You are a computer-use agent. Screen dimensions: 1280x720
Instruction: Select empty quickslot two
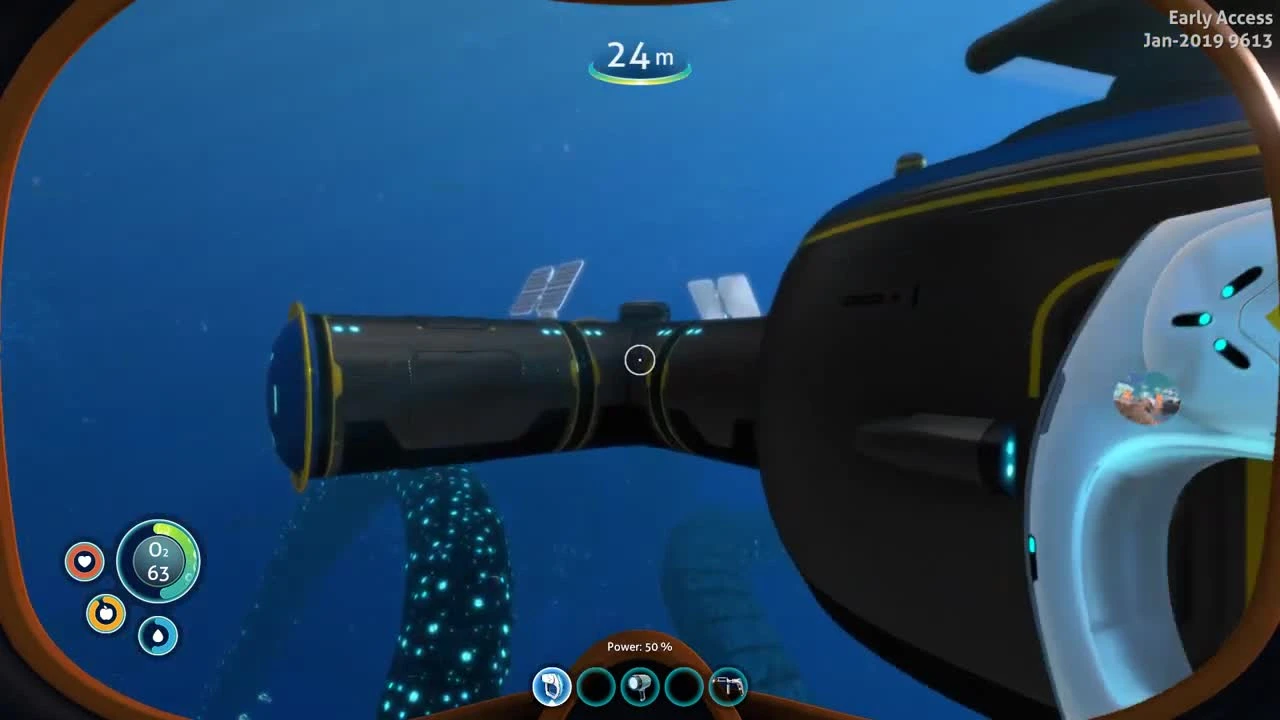point(597,688)
